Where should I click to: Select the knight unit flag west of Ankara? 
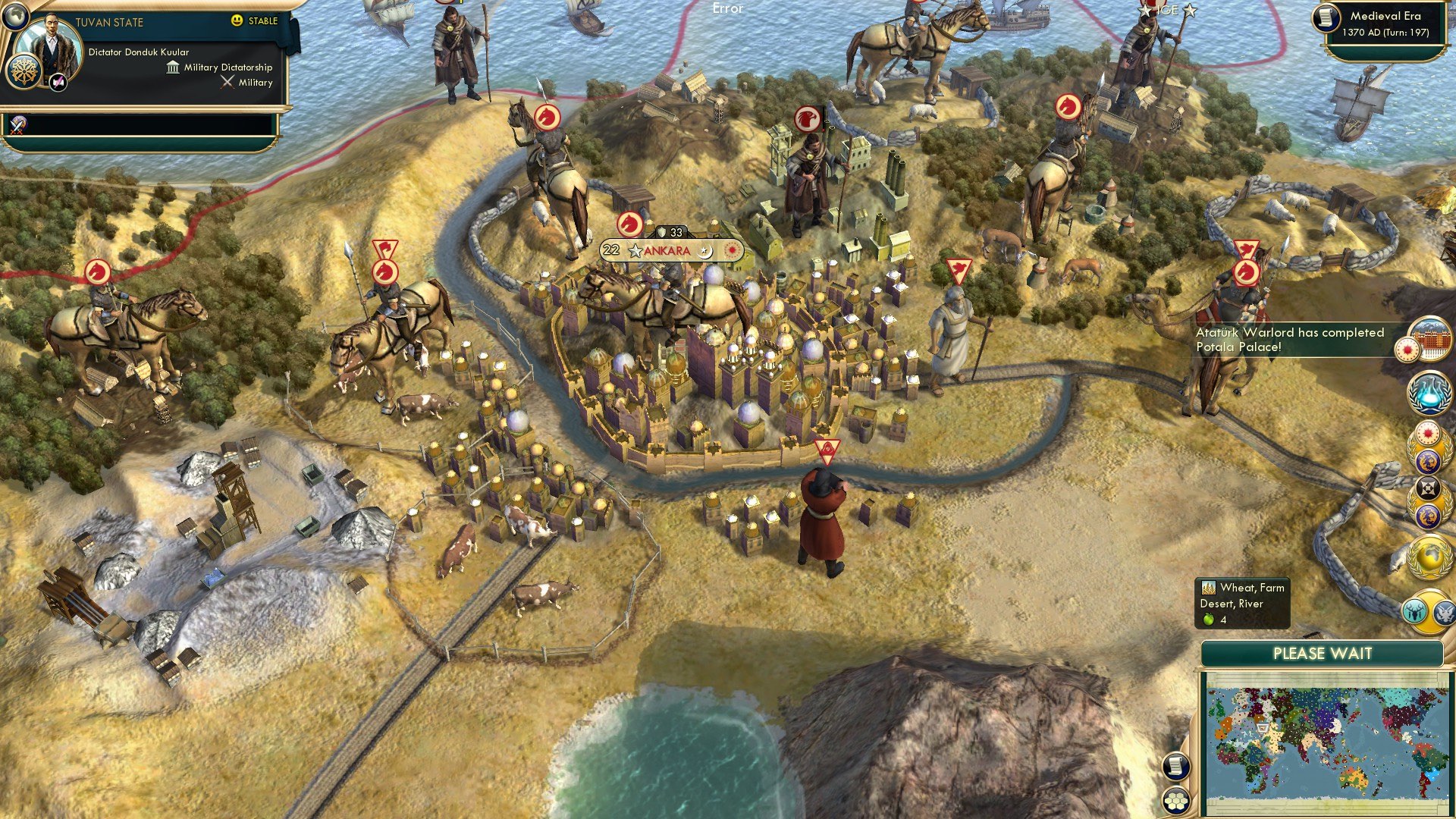click(387, 273)
